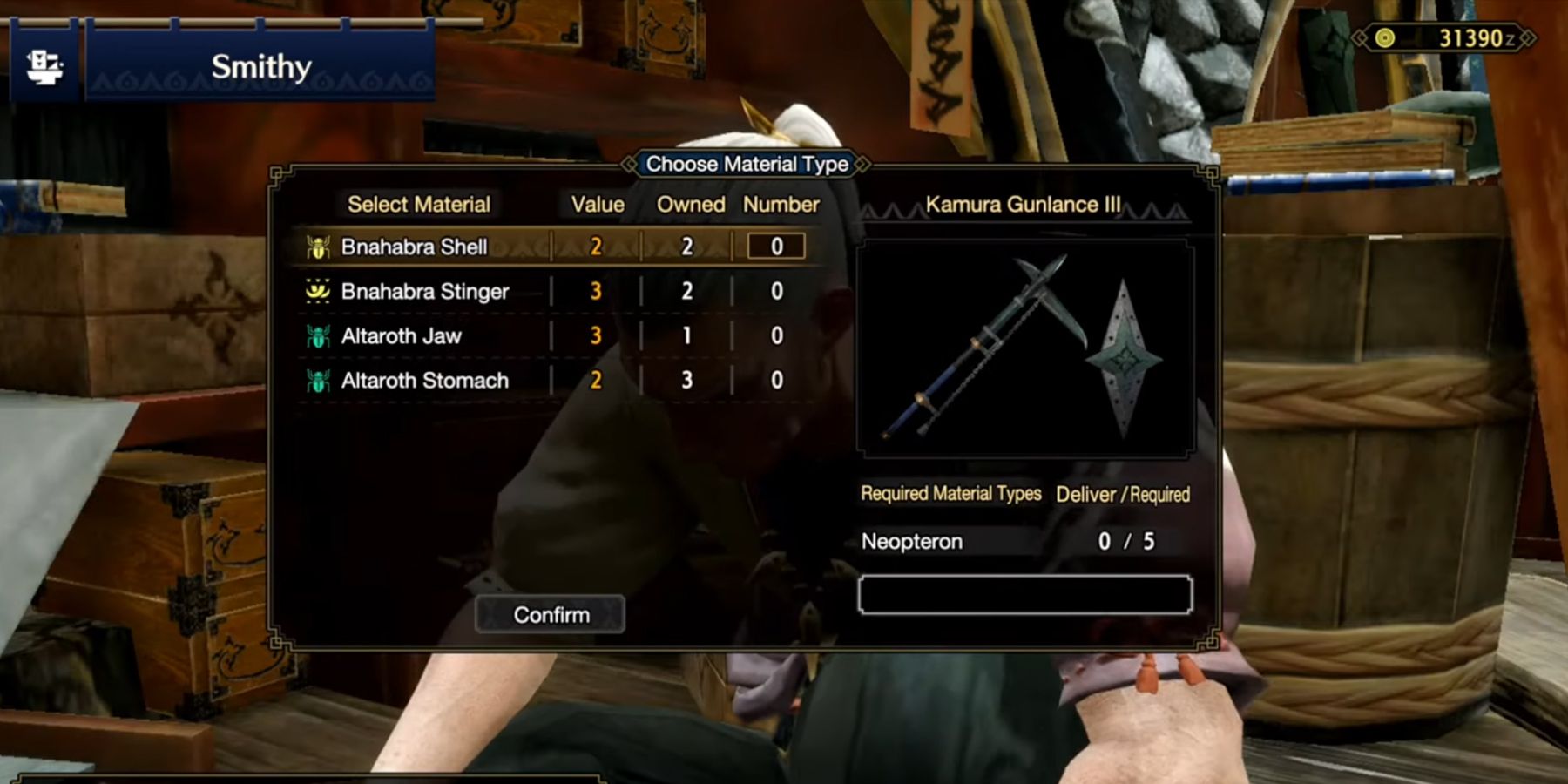
Task: Click the Required Material Types label
Action: click(x=950, y=494)
